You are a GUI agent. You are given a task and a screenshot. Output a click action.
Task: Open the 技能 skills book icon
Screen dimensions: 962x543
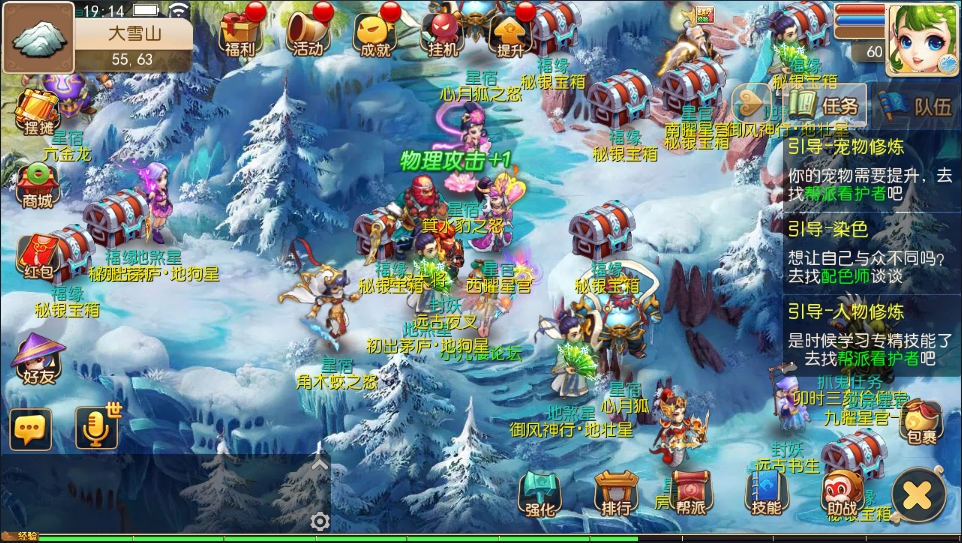click(767, 492)
